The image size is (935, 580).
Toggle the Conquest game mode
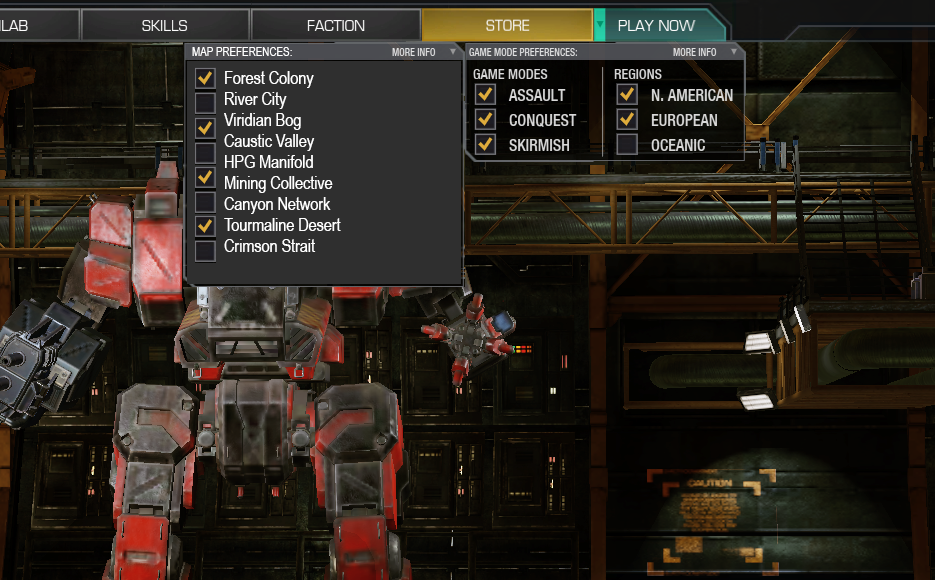[x=485, y=119]
